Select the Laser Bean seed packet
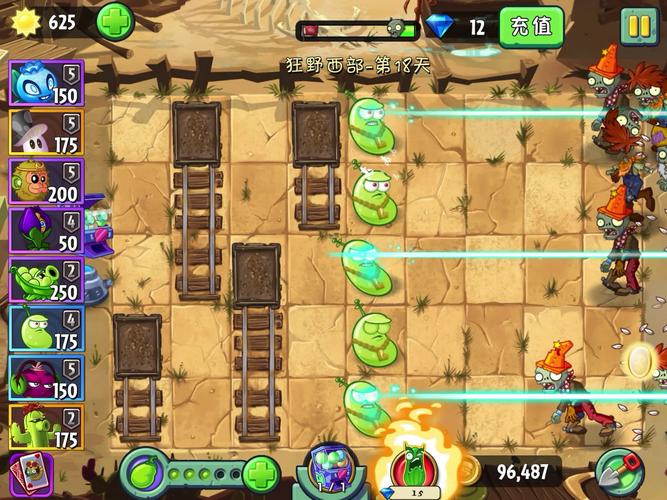This screenshot has height=500, width=667. (46, 329)
